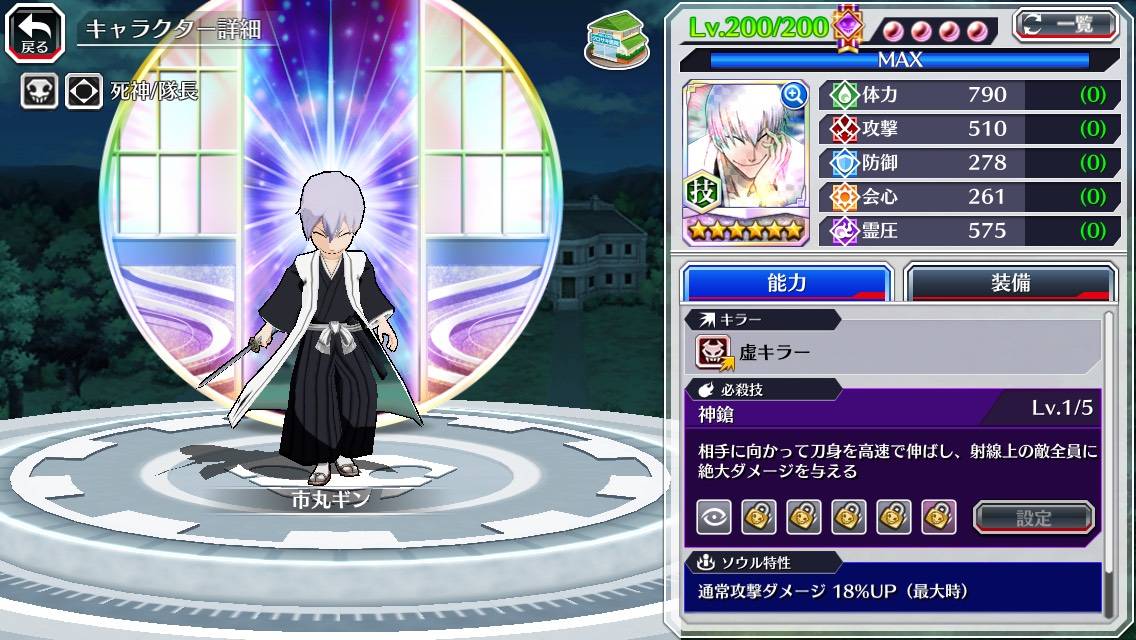Tap the 技 attribute badge on portrait
The height and width of the screenshot is (640, 1136).
[705, 191]
